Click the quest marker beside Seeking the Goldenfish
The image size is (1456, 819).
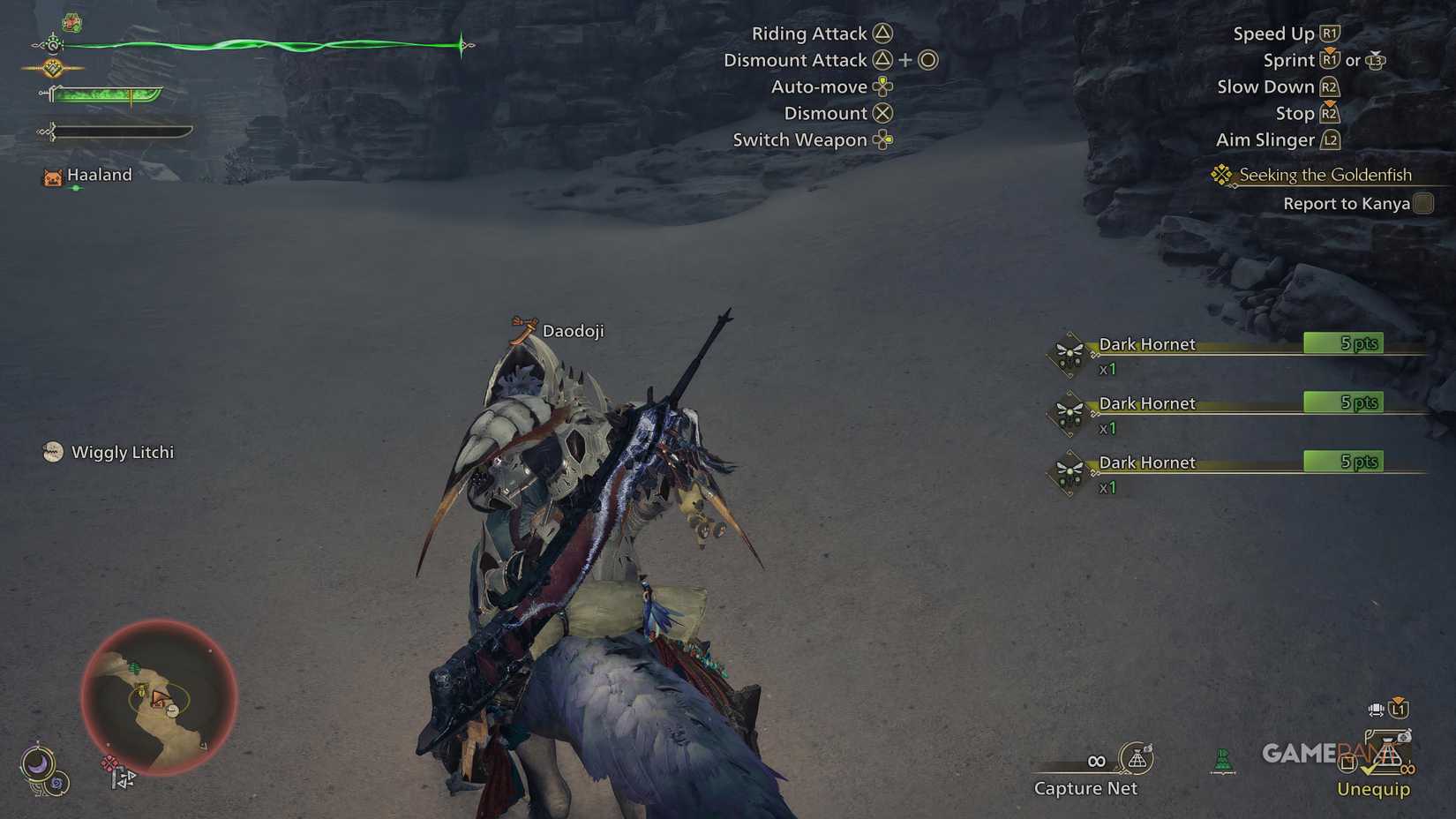click(1220, 175)
